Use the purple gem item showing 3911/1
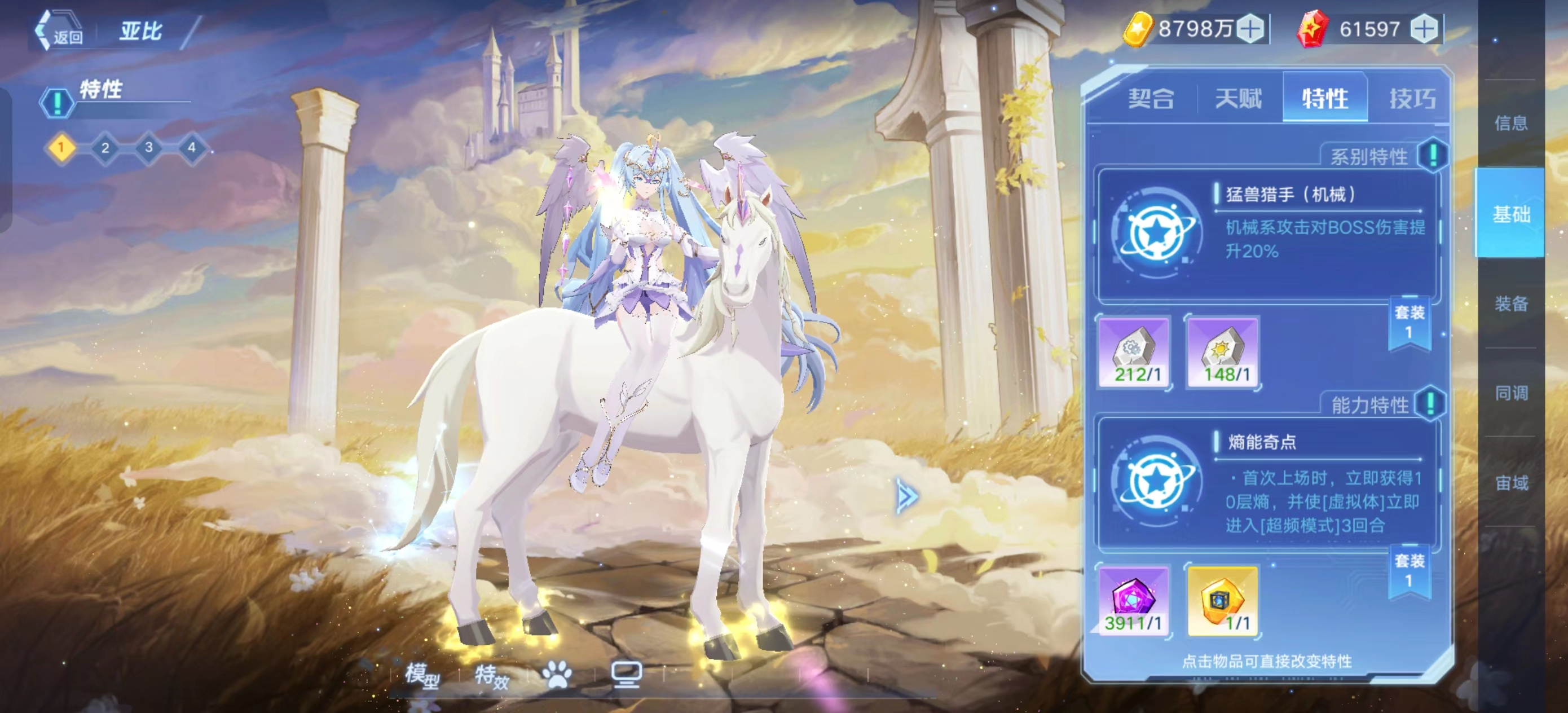This screenshot has width=1568, height=713. point(1134,600)
